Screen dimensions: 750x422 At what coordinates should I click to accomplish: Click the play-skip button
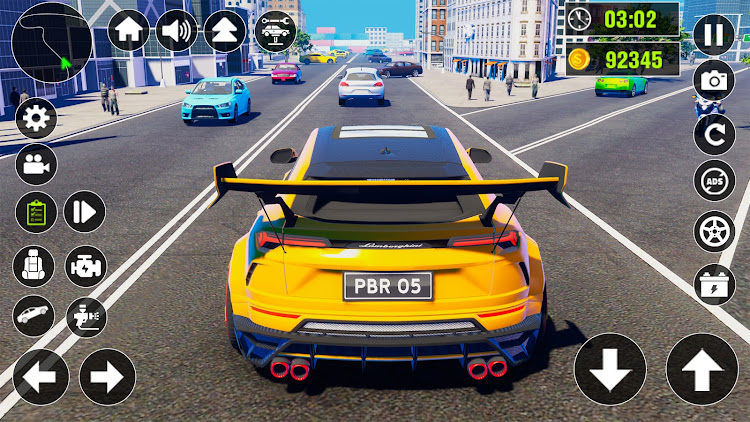pos(85,212)
